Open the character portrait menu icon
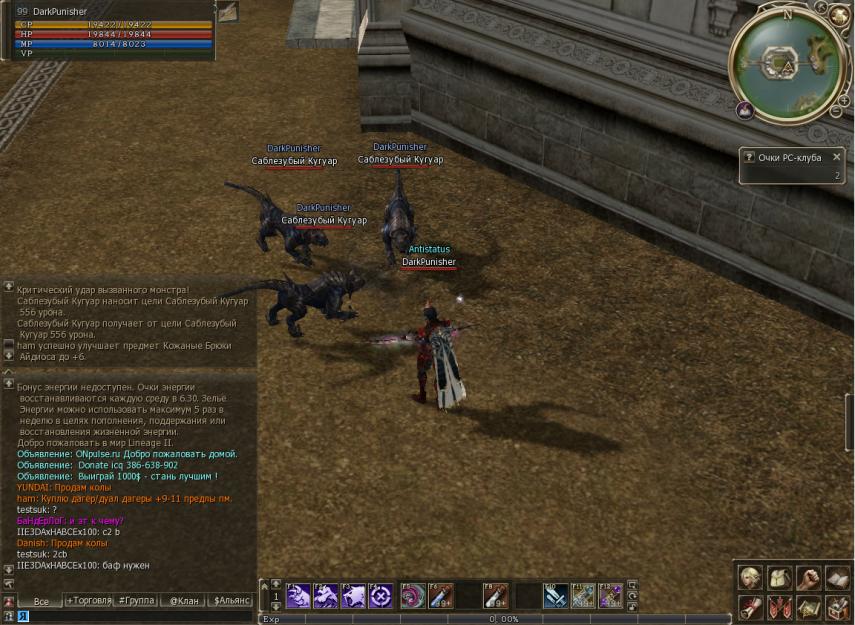Viewport: 855px width, 625px height. [749, 578]
